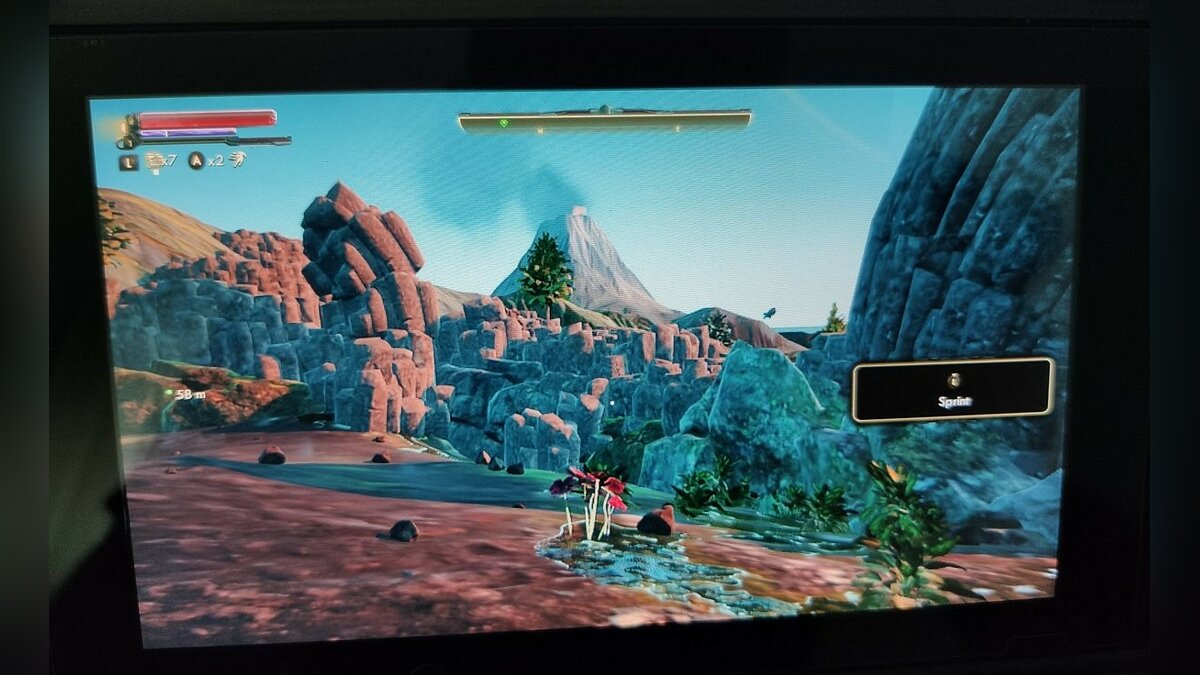
Task: Click the compass bar at top center
Action: click(x=604, y=121)
